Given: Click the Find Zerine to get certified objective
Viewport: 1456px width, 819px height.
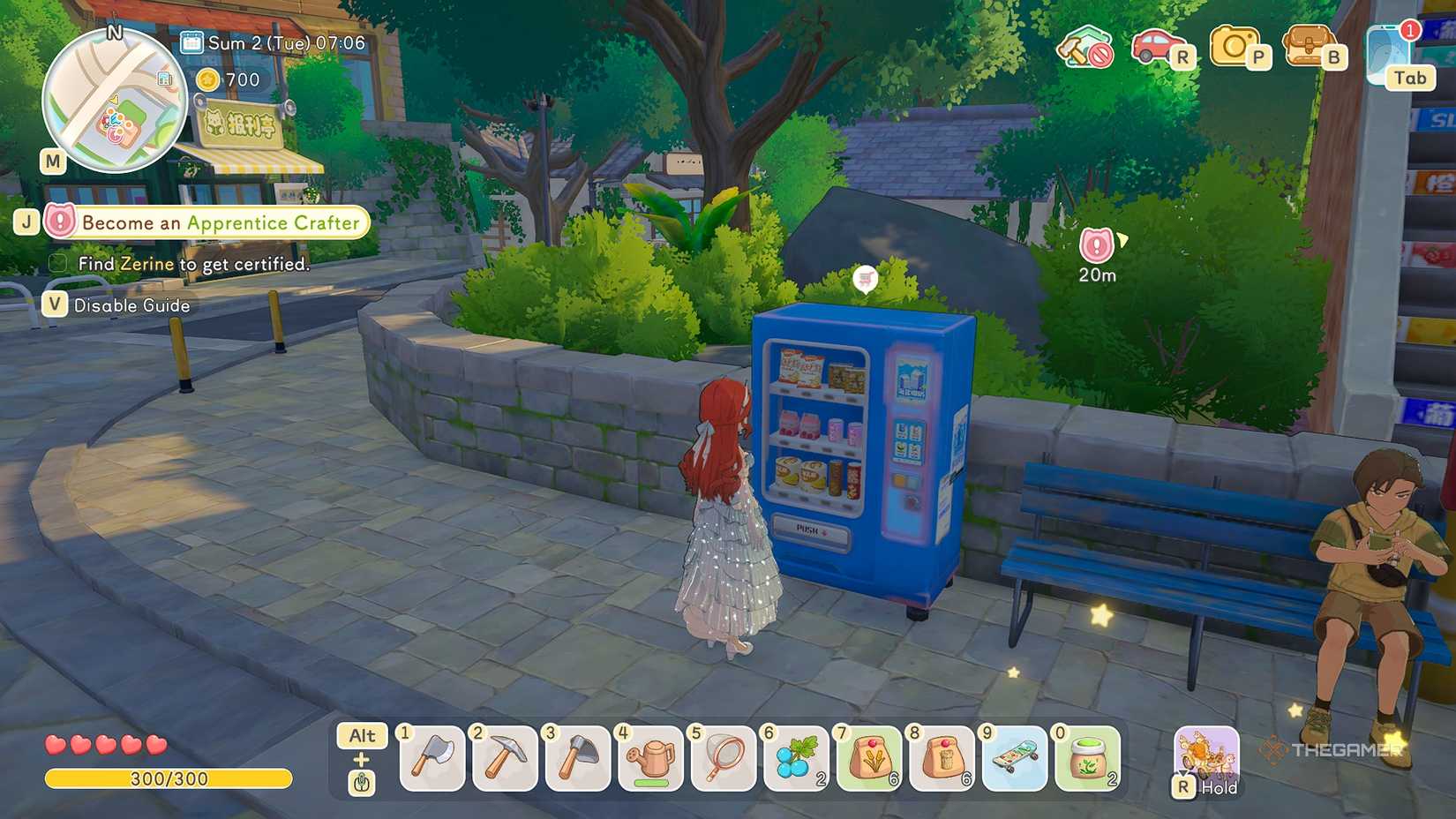Looking at the screenshot, I should [x=180, y=264].
